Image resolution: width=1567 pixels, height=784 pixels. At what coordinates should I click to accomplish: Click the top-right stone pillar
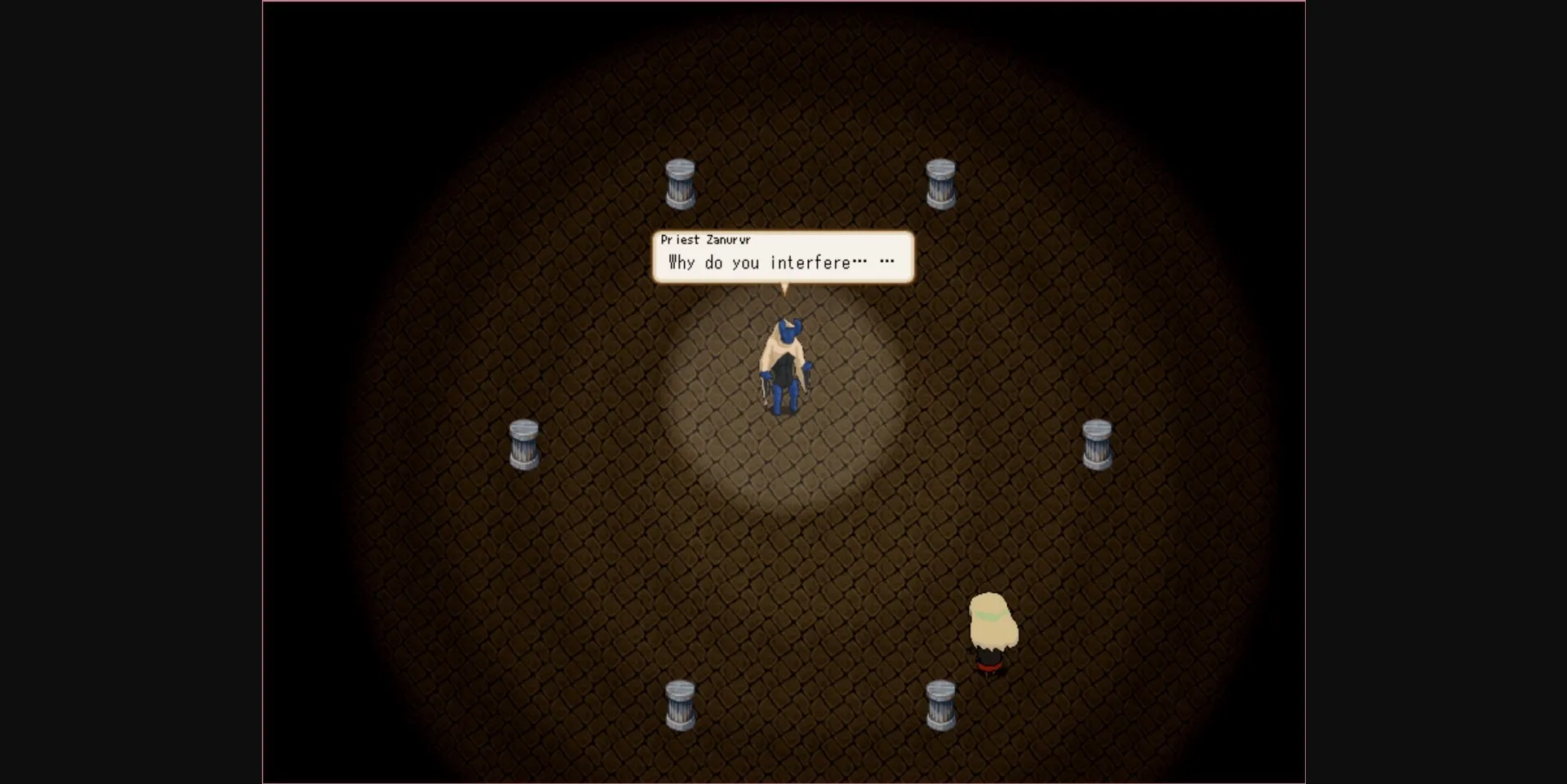click(x=943, y=184)
